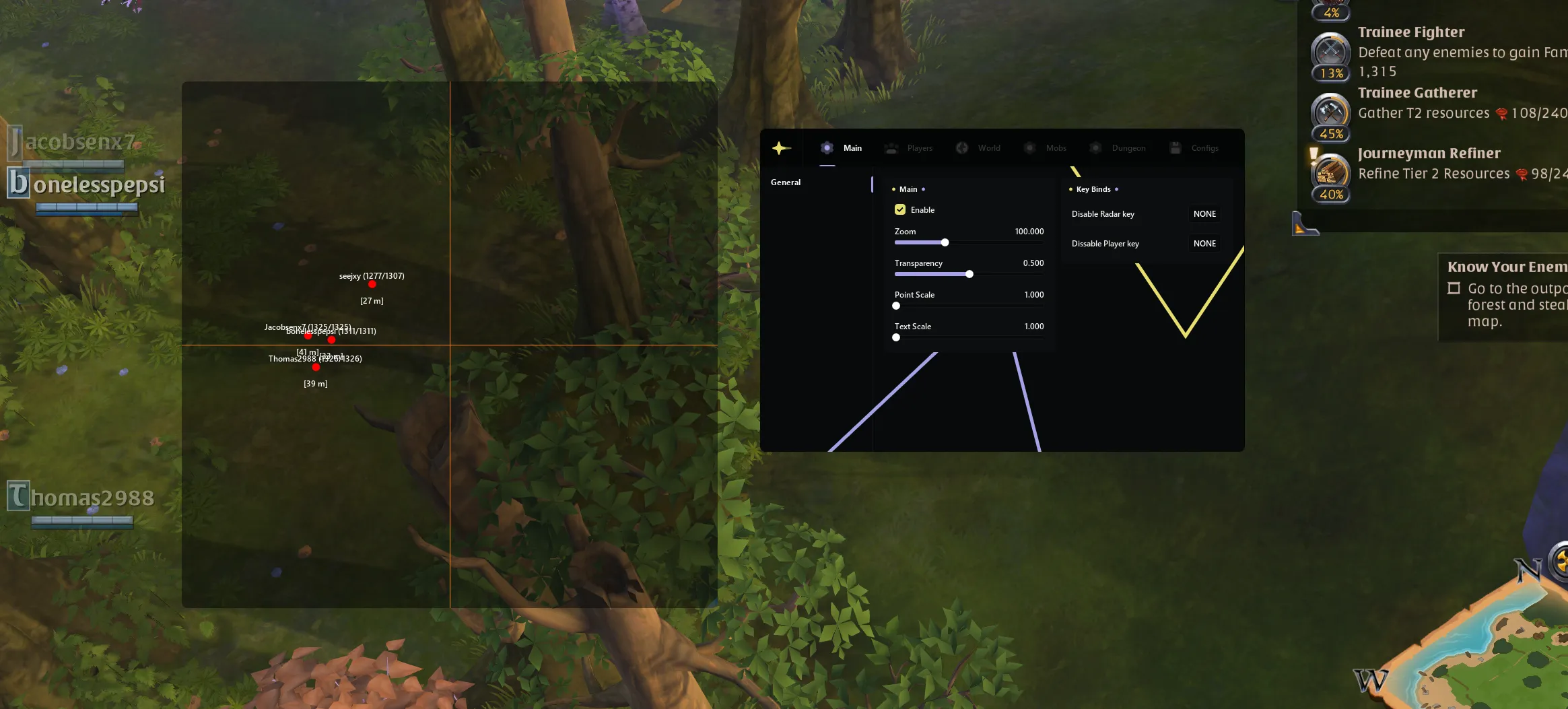Click NONE next to Disable Radar key
Viewport: 1568px width, 709px height.
(1204, 214)
